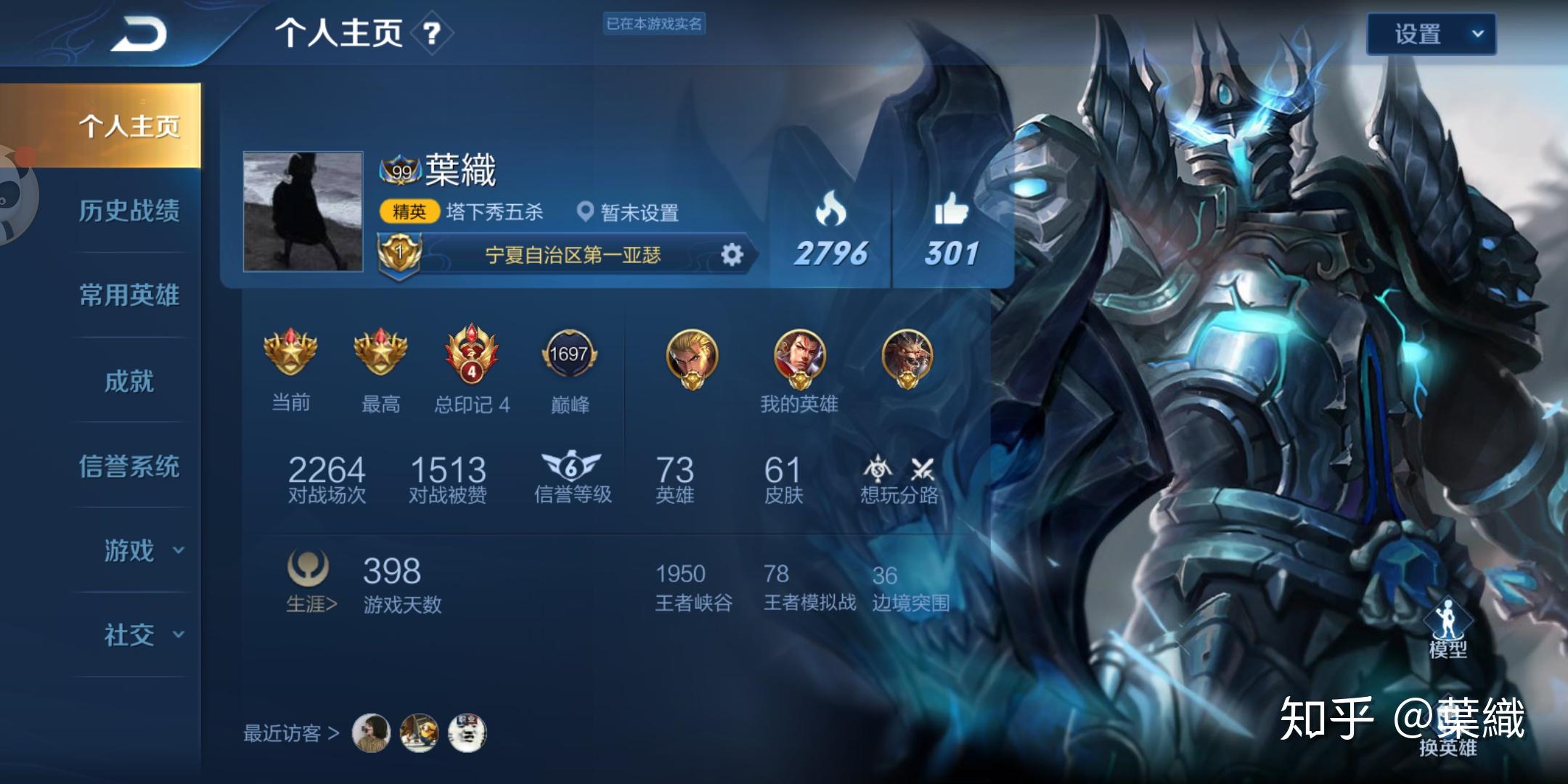1568x784 pixels.
Task: Switch to the 成就 section
Action: point(131,381)
